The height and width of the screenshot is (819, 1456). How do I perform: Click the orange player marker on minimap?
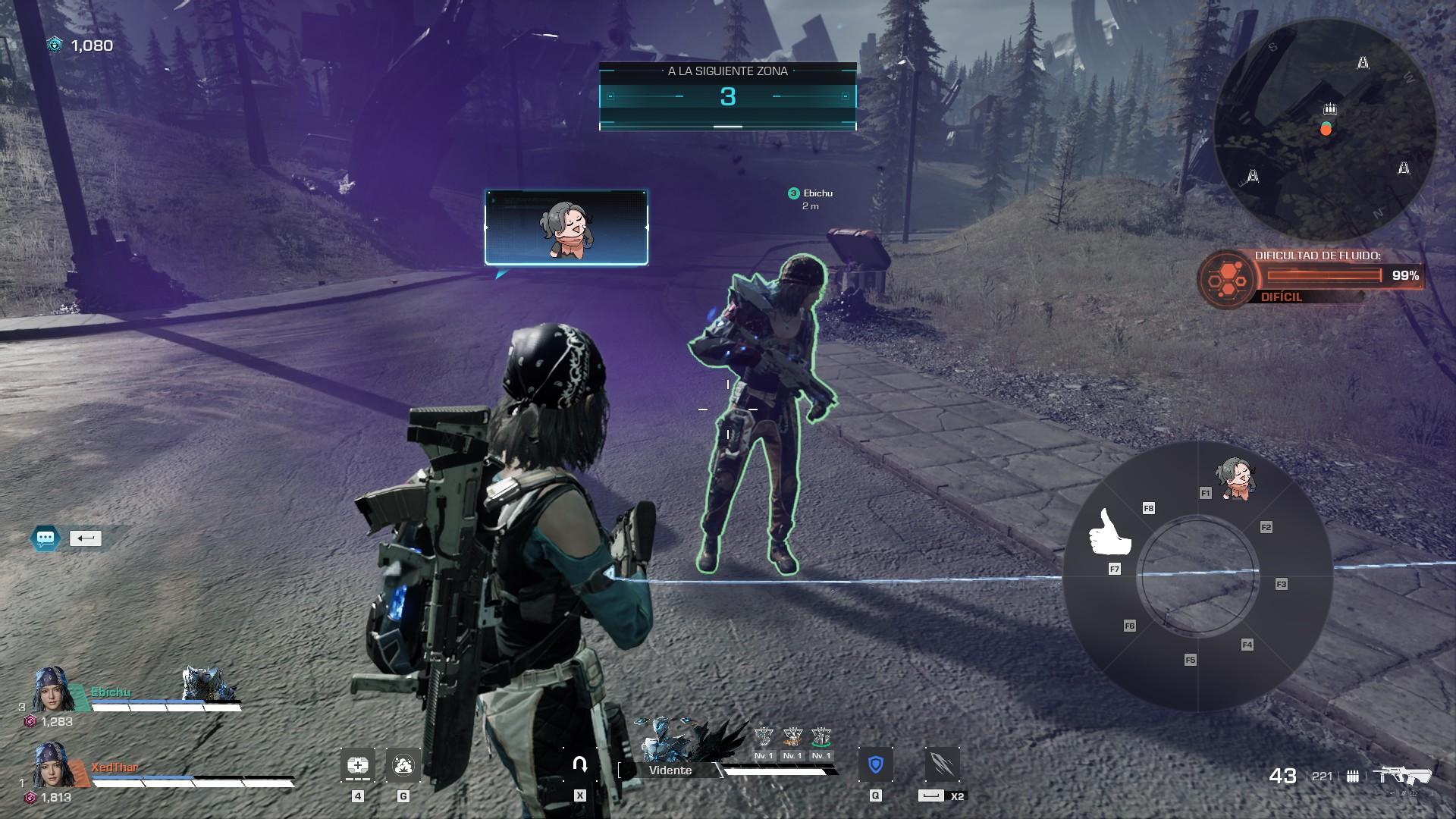click(x=1326, y=130)
